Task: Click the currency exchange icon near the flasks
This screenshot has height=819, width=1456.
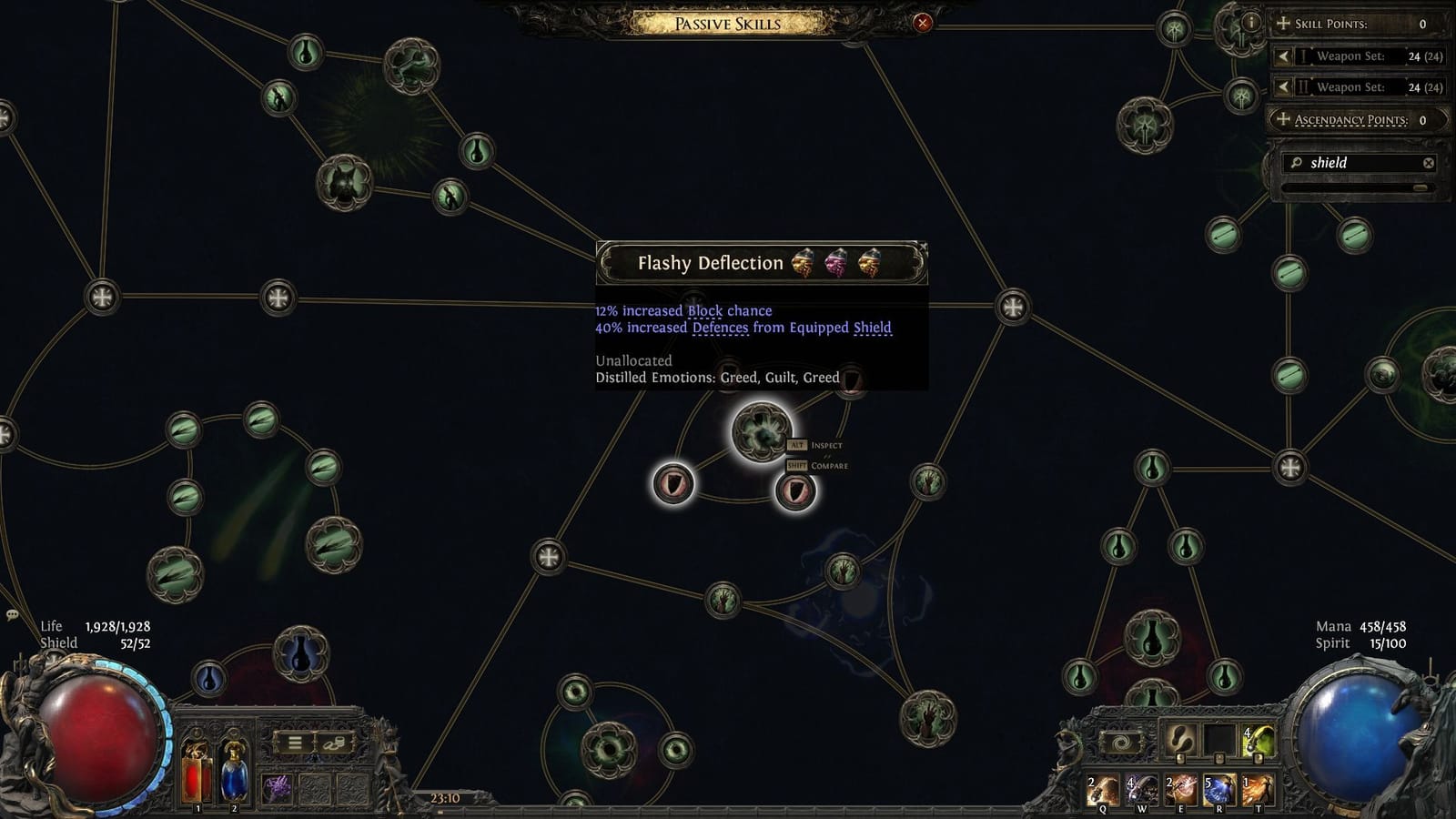Action: (x=335, y=743)
